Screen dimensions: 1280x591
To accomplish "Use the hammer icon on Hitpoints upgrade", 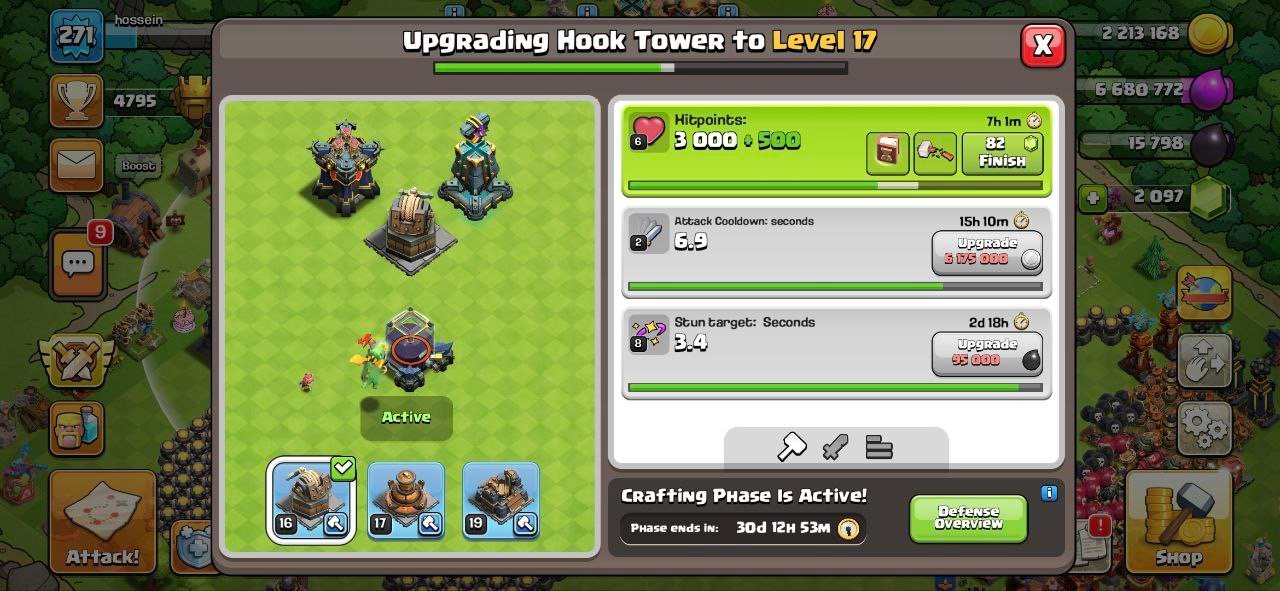I will tap(935, 154).
